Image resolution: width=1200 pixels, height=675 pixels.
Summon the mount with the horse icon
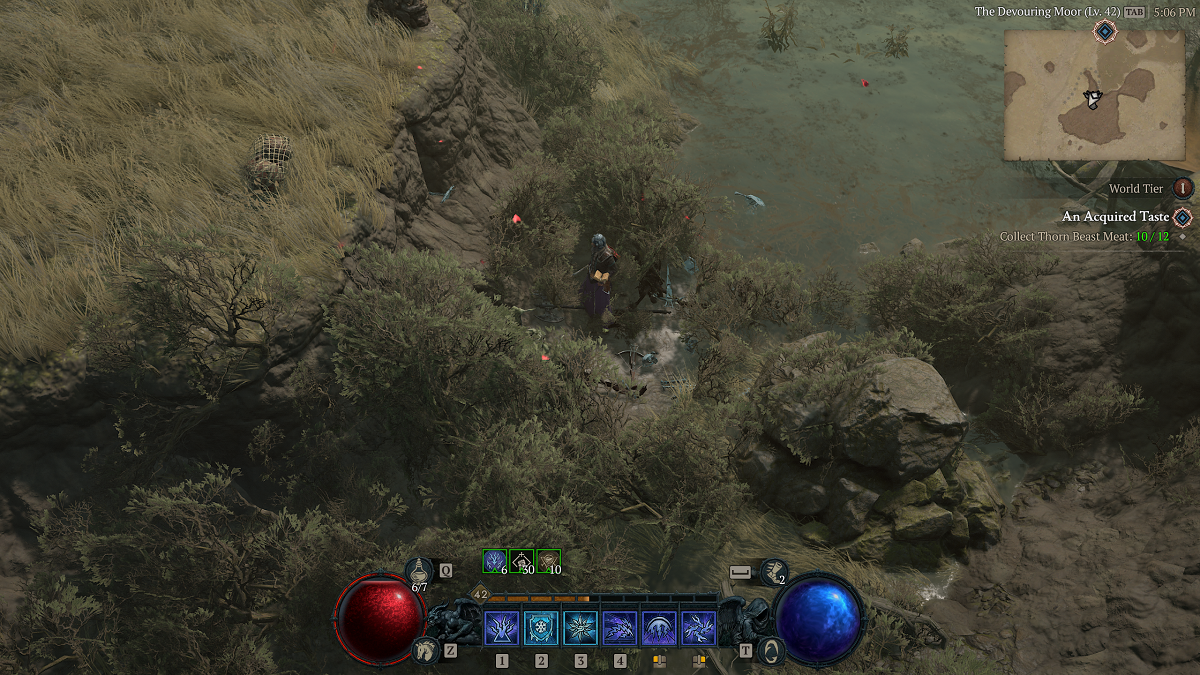(x=424, y=651)
